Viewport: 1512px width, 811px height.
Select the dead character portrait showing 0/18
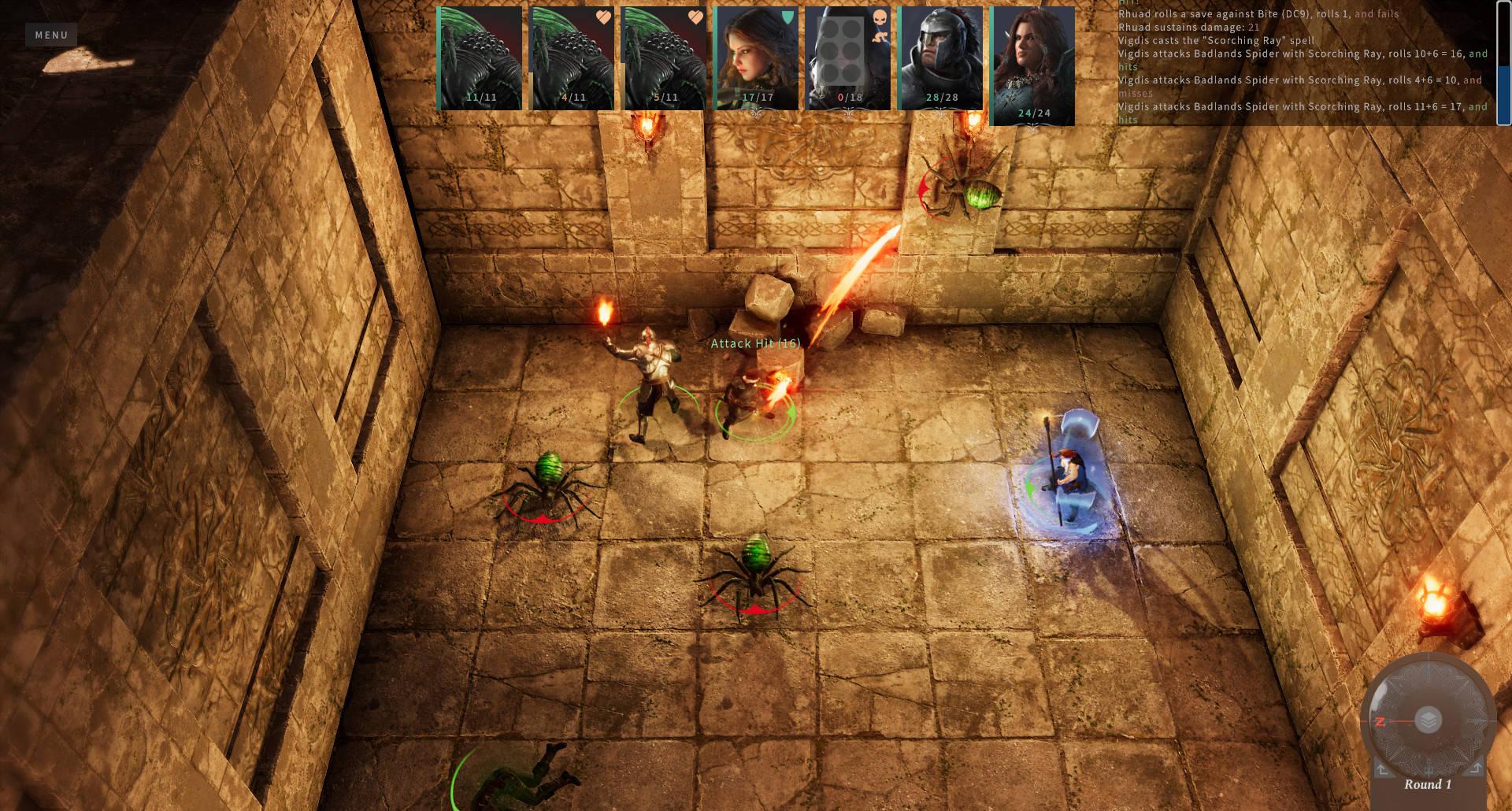[848, 58]
